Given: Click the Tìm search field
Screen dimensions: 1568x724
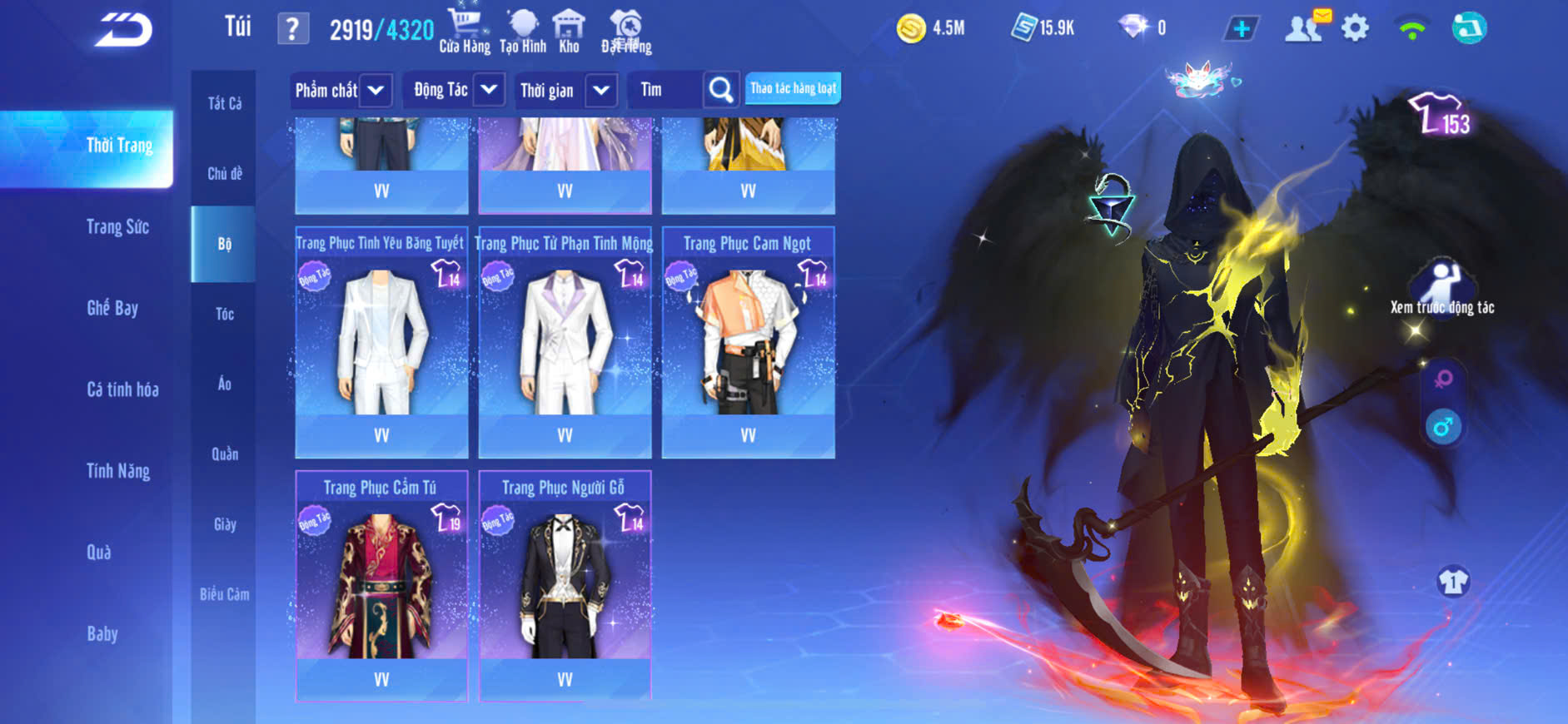Looking at the screenshot, I should 666,90.
